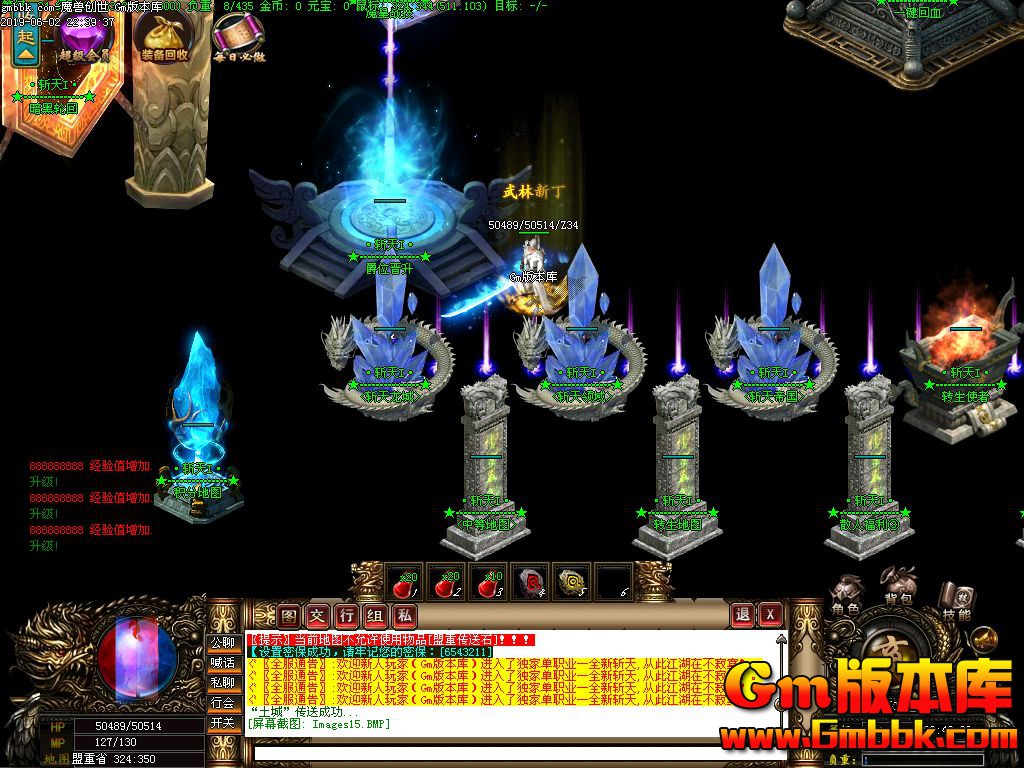1024x768 pixels.
Task: Click the 交 trade button
Action: (x=317, y=615)
